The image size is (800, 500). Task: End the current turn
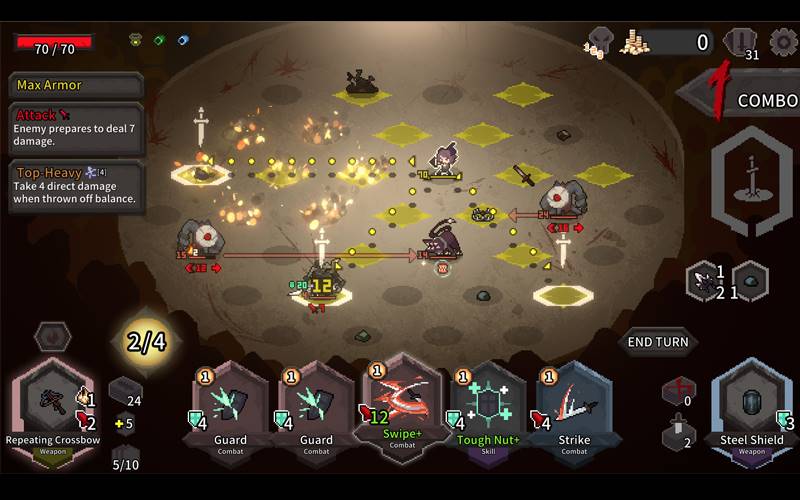[658, 342]
